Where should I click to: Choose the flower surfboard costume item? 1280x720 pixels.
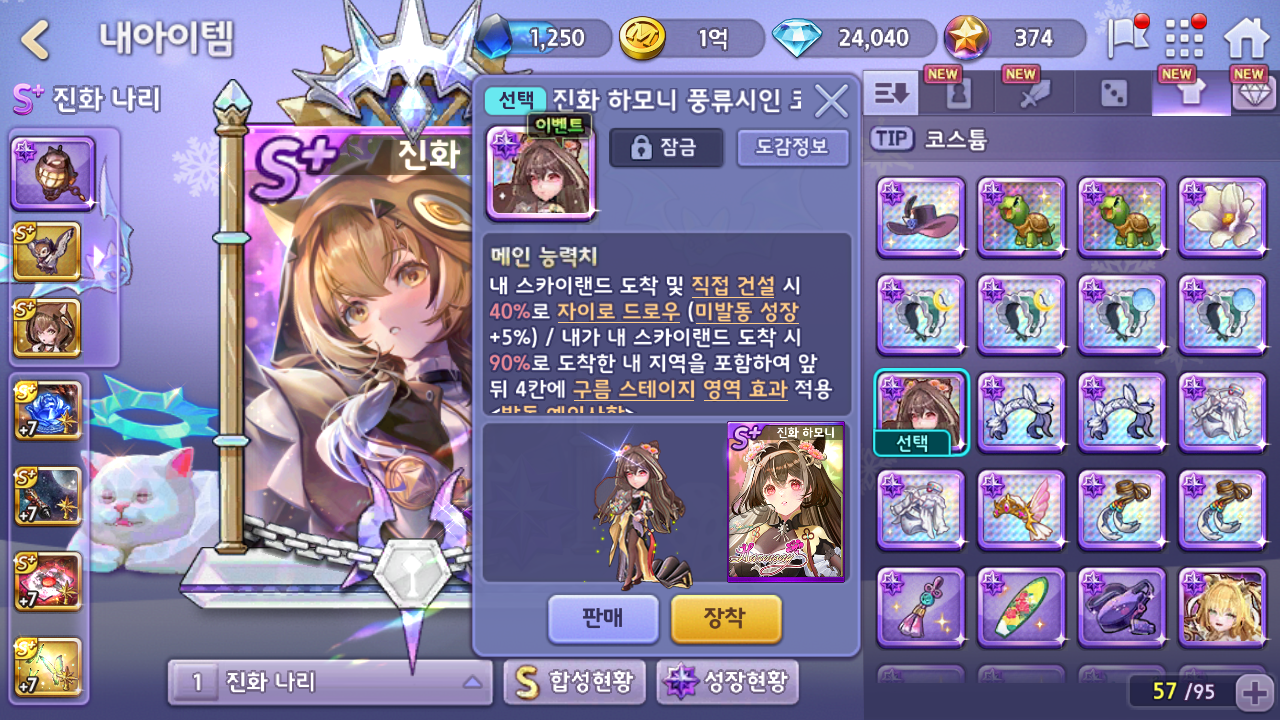[x=1021, y=607]
